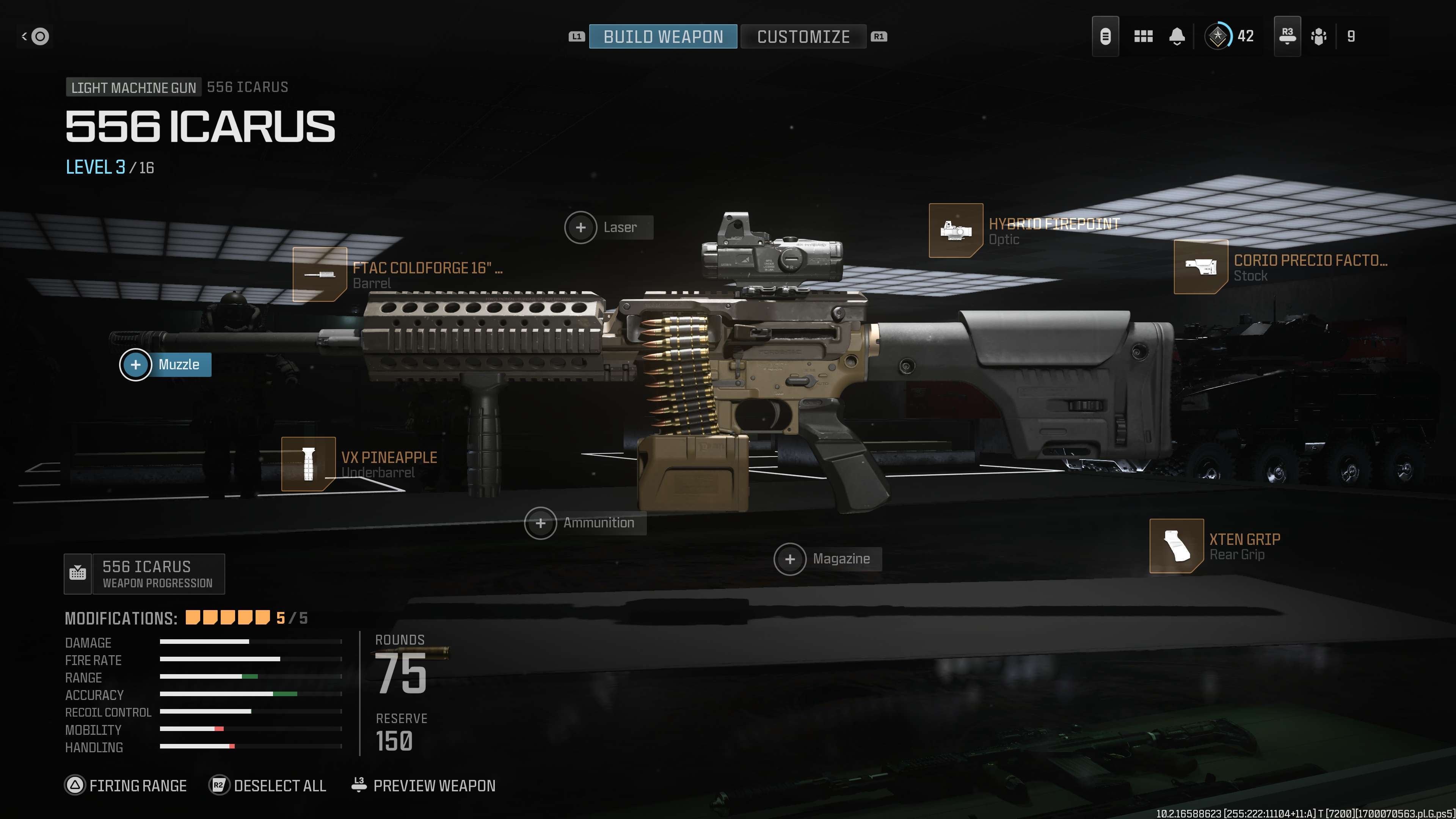Go back using the top-left arrow
Screen dimensions: 1456x819
[35, 37]
